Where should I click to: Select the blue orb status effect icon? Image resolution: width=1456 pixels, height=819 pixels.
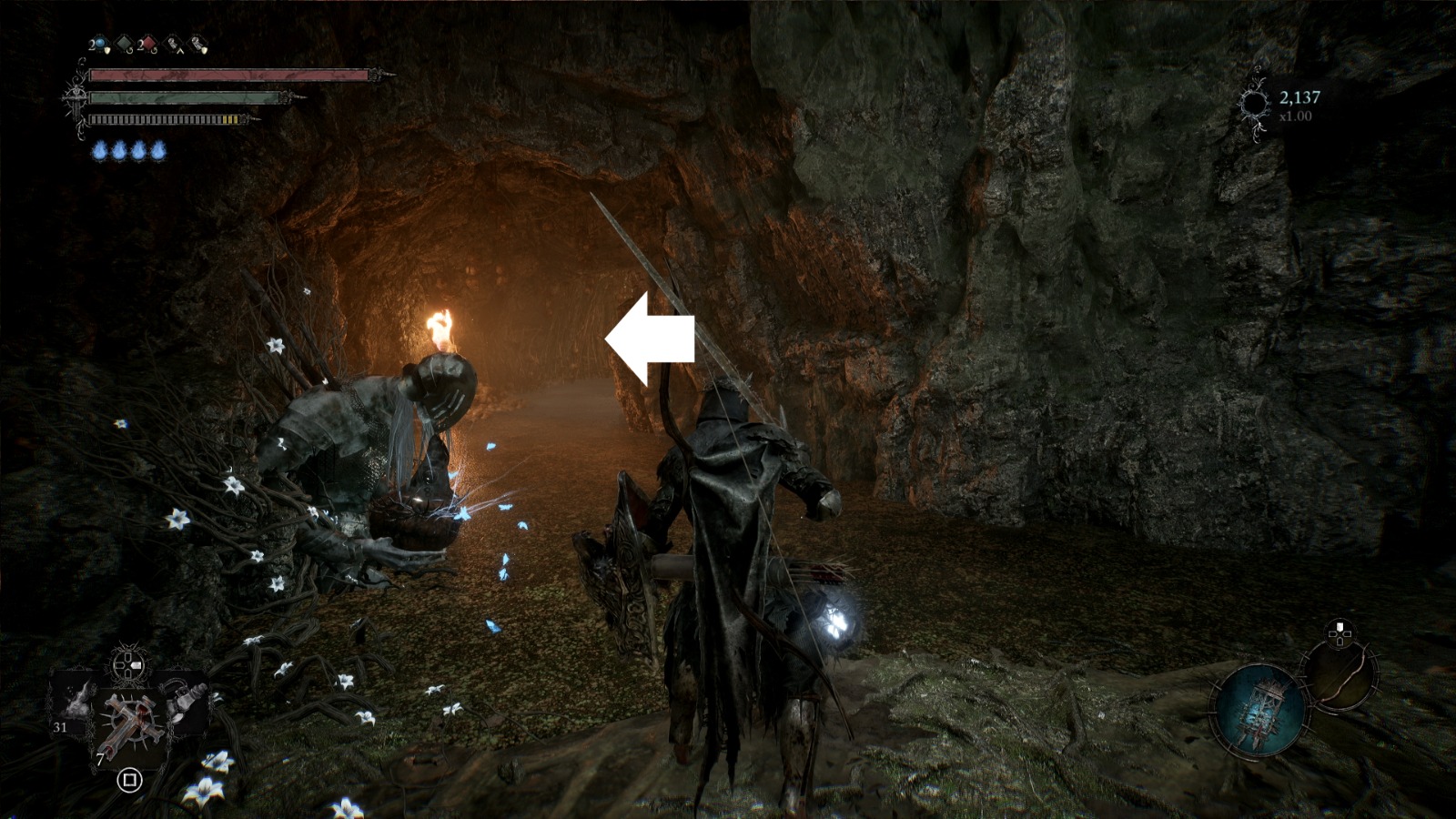tap(99, 43)
